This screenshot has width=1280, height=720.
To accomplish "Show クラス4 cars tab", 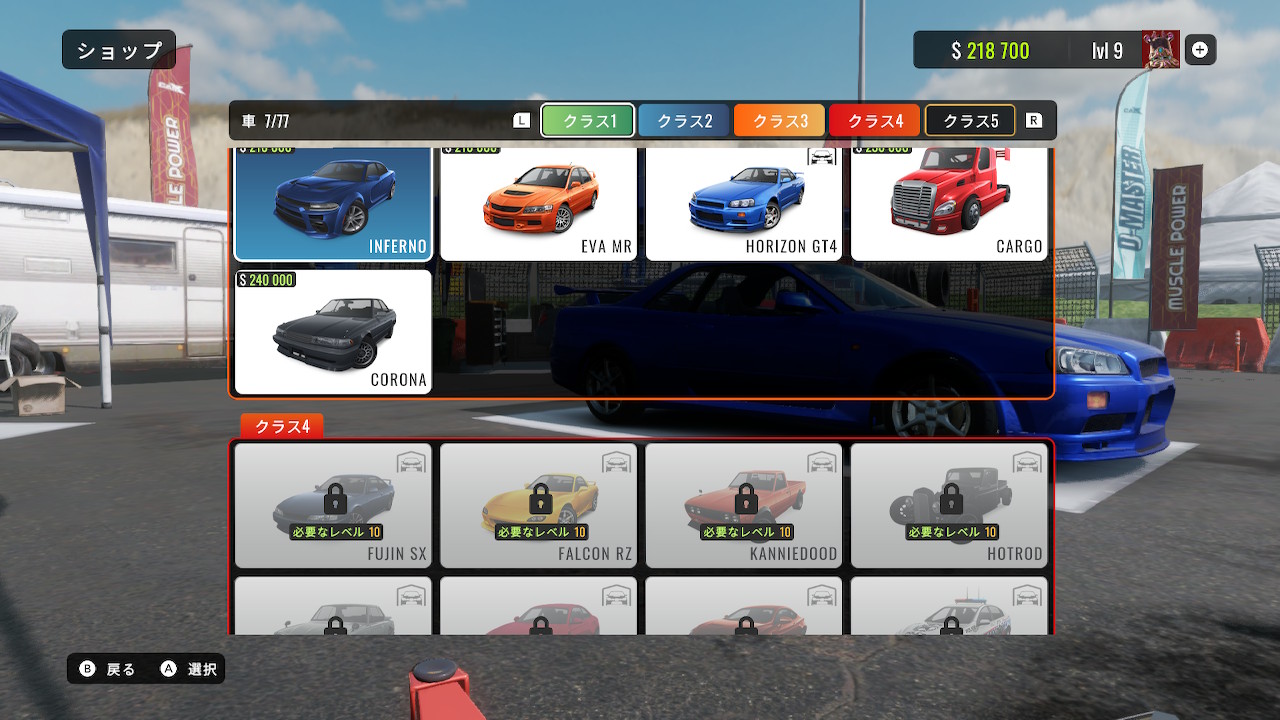I will [875, 121].
